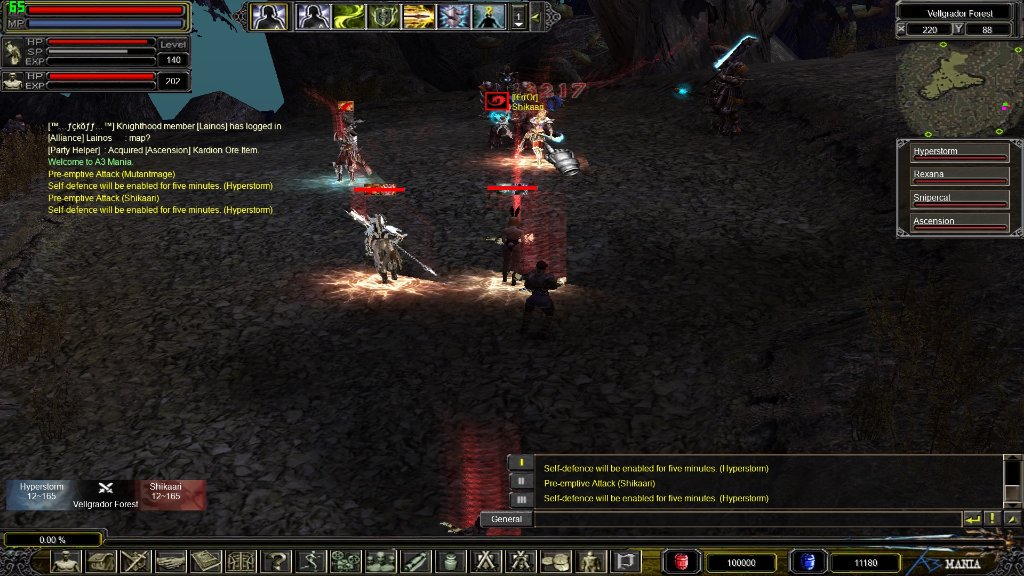Send chat with the enter arrow button

tap(972, 519)
